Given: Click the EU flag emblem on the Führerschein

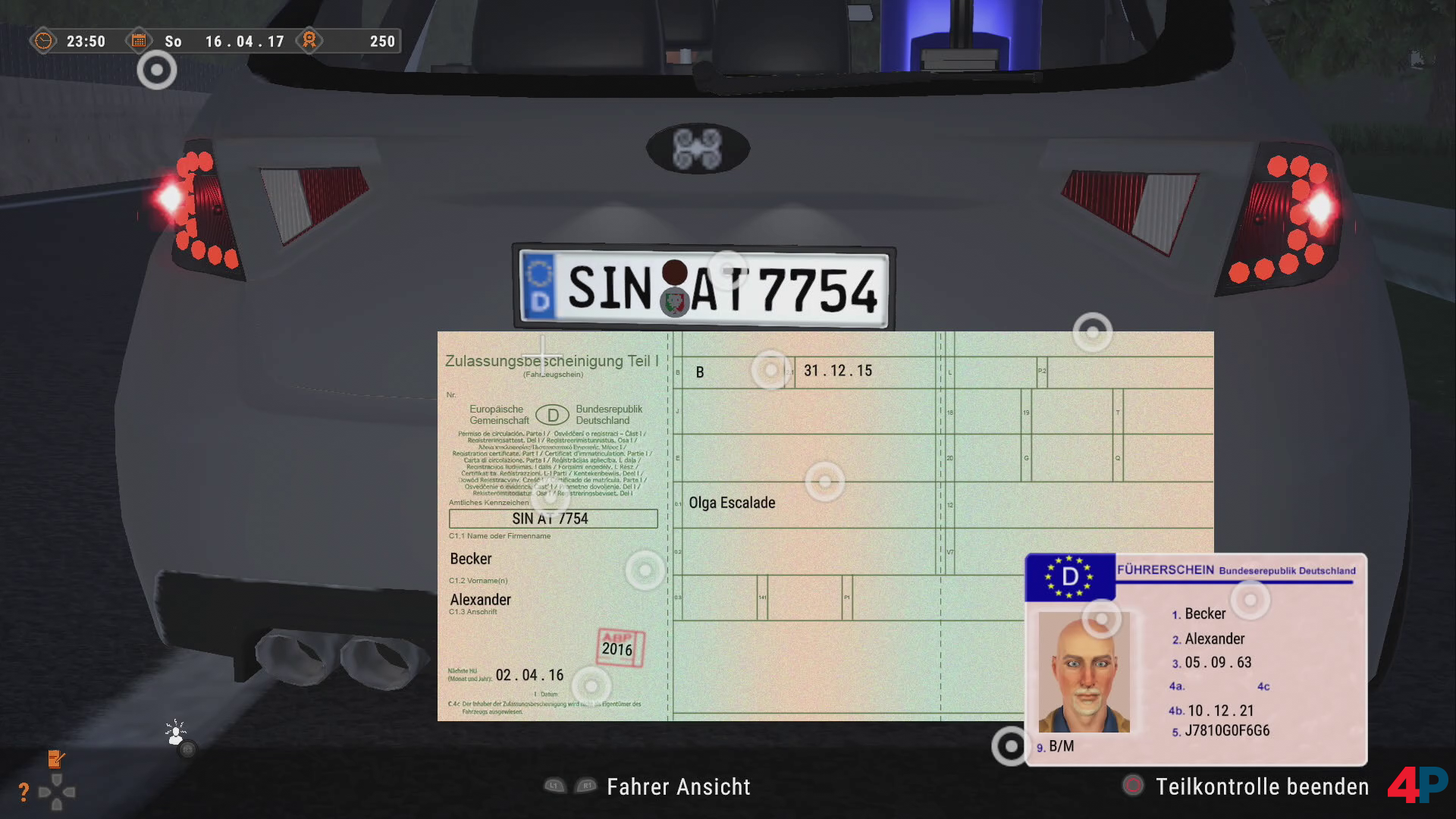Looking at the screenshot, I should click(x=1068, y=576).
